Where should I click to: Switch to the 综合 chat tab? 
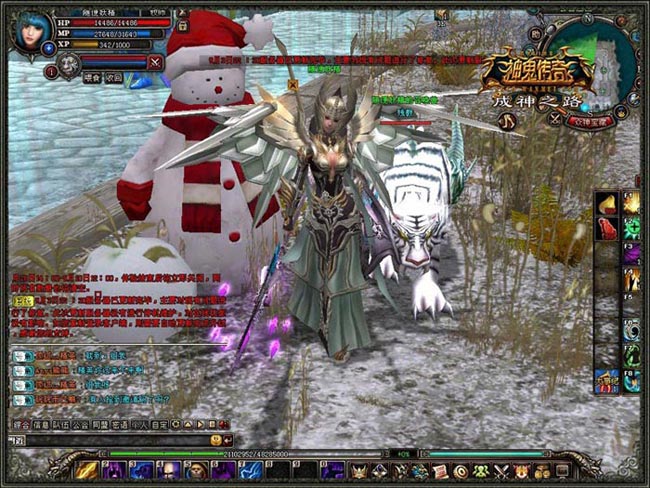click(x=21, y=425)
